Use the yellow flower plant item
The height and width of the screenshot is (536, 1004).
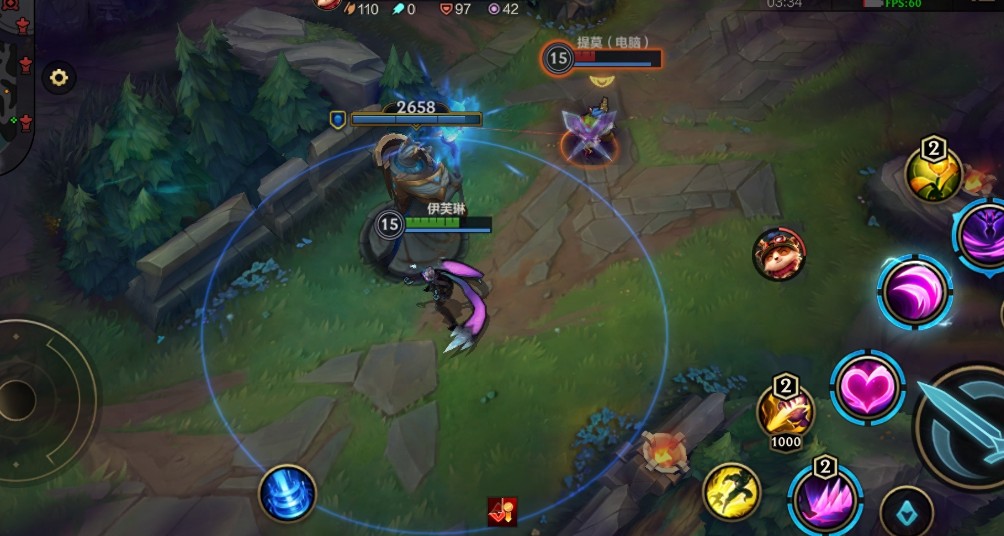(x=933, y=174)
